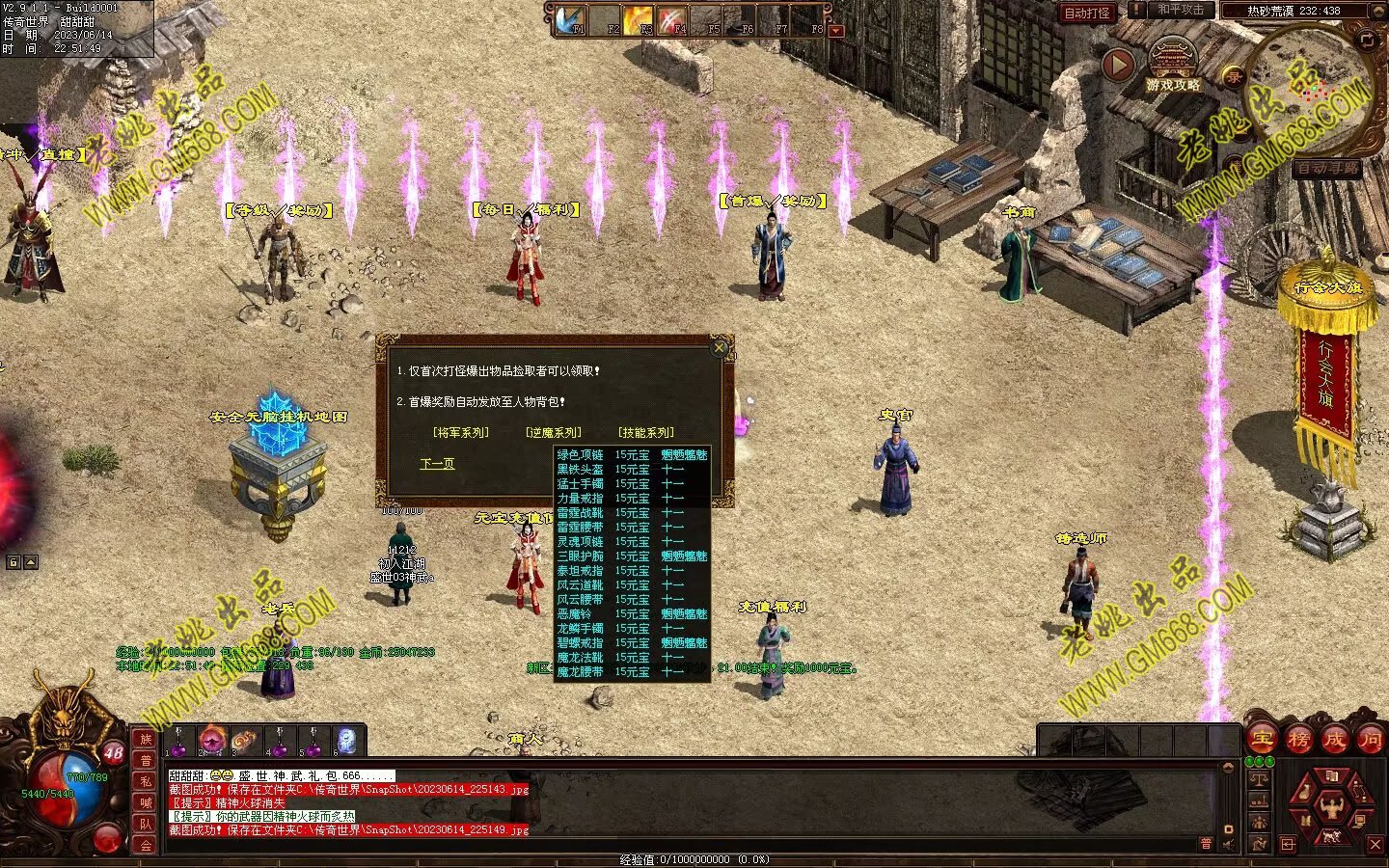
Task: Click the round play arrow button
Action: tap(1118, 65)
